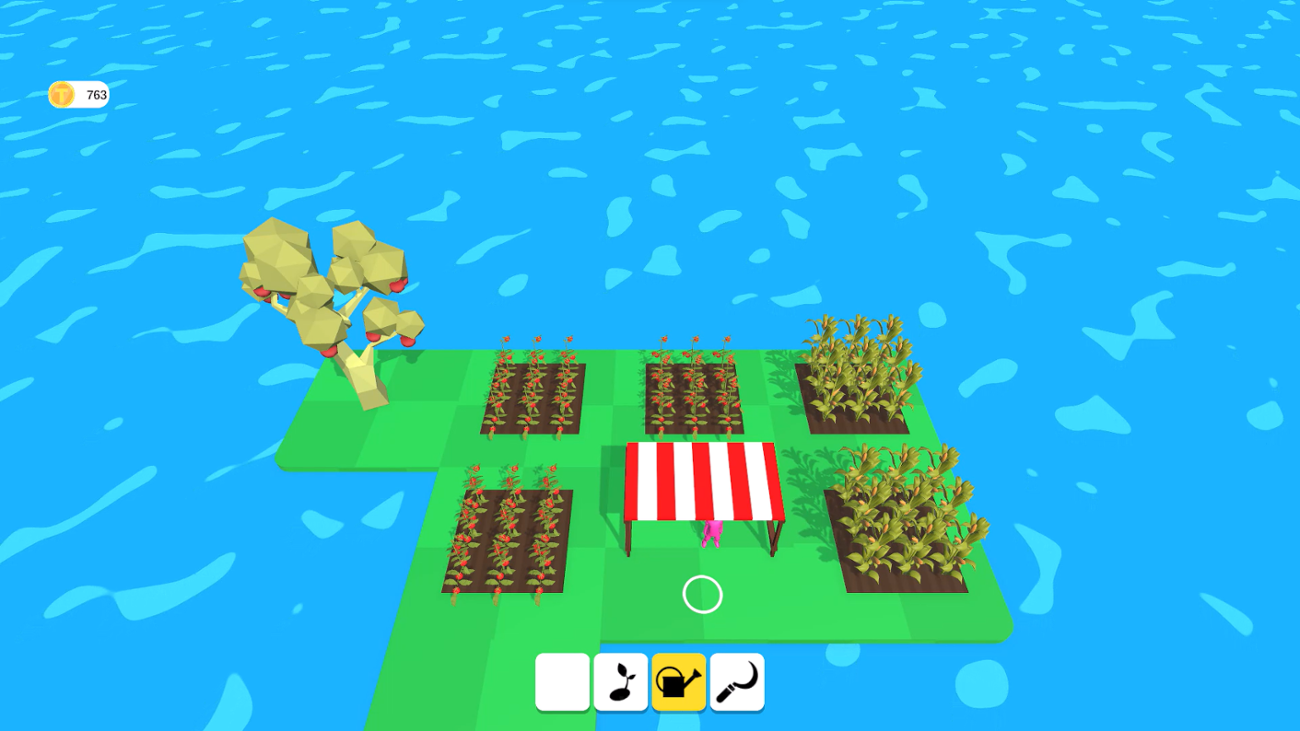Tap the movement joystick circle
Image resolution: width=1300 pixels, height=731 pixels.
click(702, 594)
